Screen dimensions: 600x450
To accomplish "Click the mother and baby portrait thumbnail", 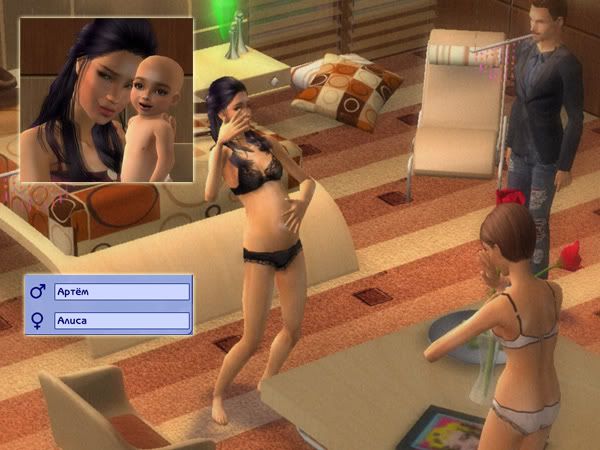I will [107, 100].
